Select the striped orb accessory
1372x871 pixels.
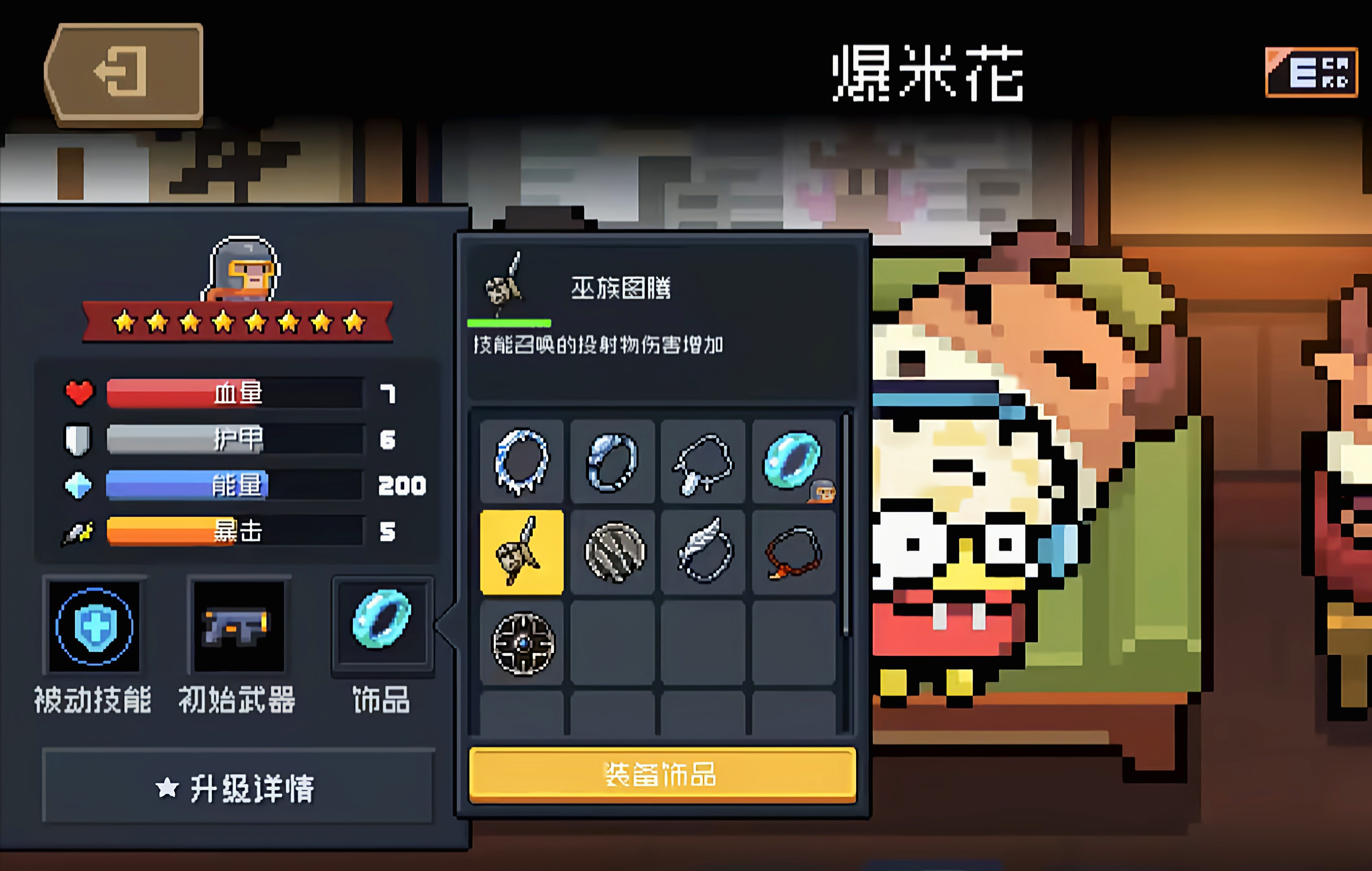coord(613,551)
